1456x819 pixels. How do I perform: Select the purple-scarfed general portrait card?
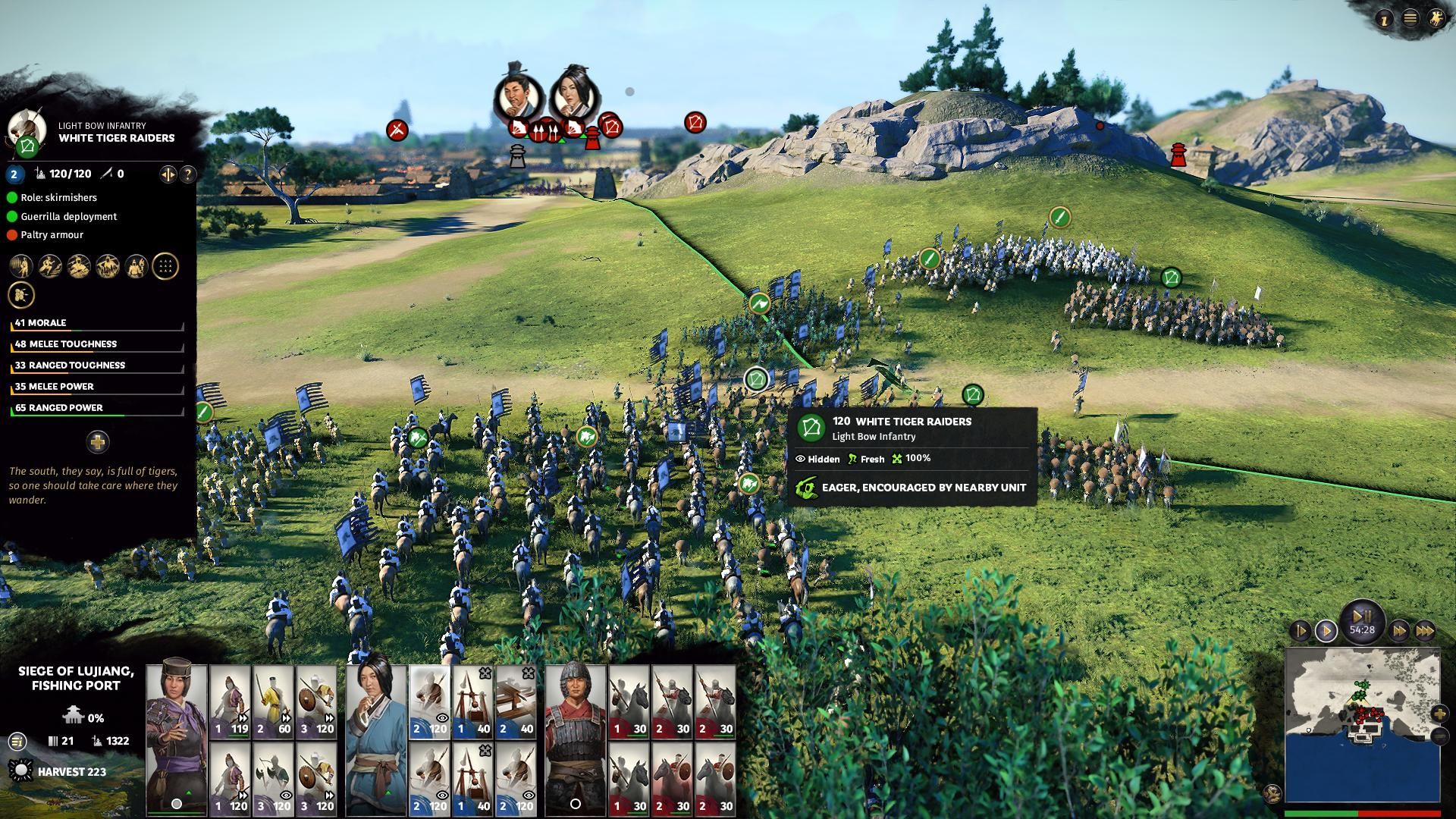tap(176, 737)
